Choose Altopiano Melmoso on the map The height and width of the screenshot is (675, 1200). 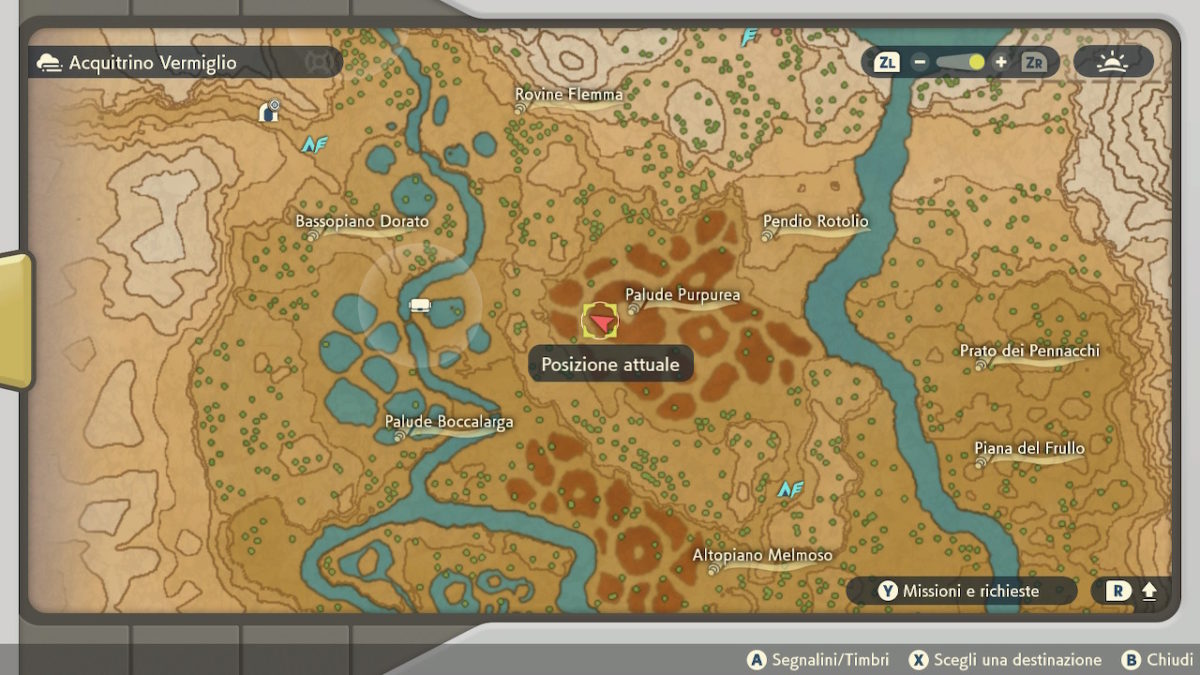pos(762,555)
